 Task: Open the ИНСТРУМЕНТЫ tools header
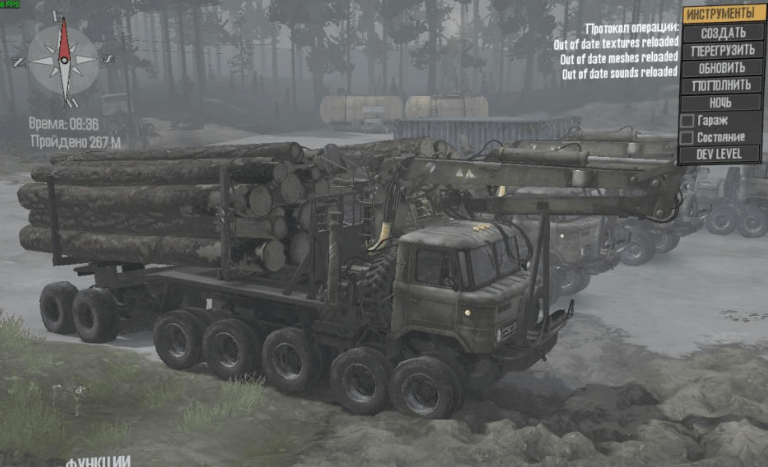[x=721, y=14]
